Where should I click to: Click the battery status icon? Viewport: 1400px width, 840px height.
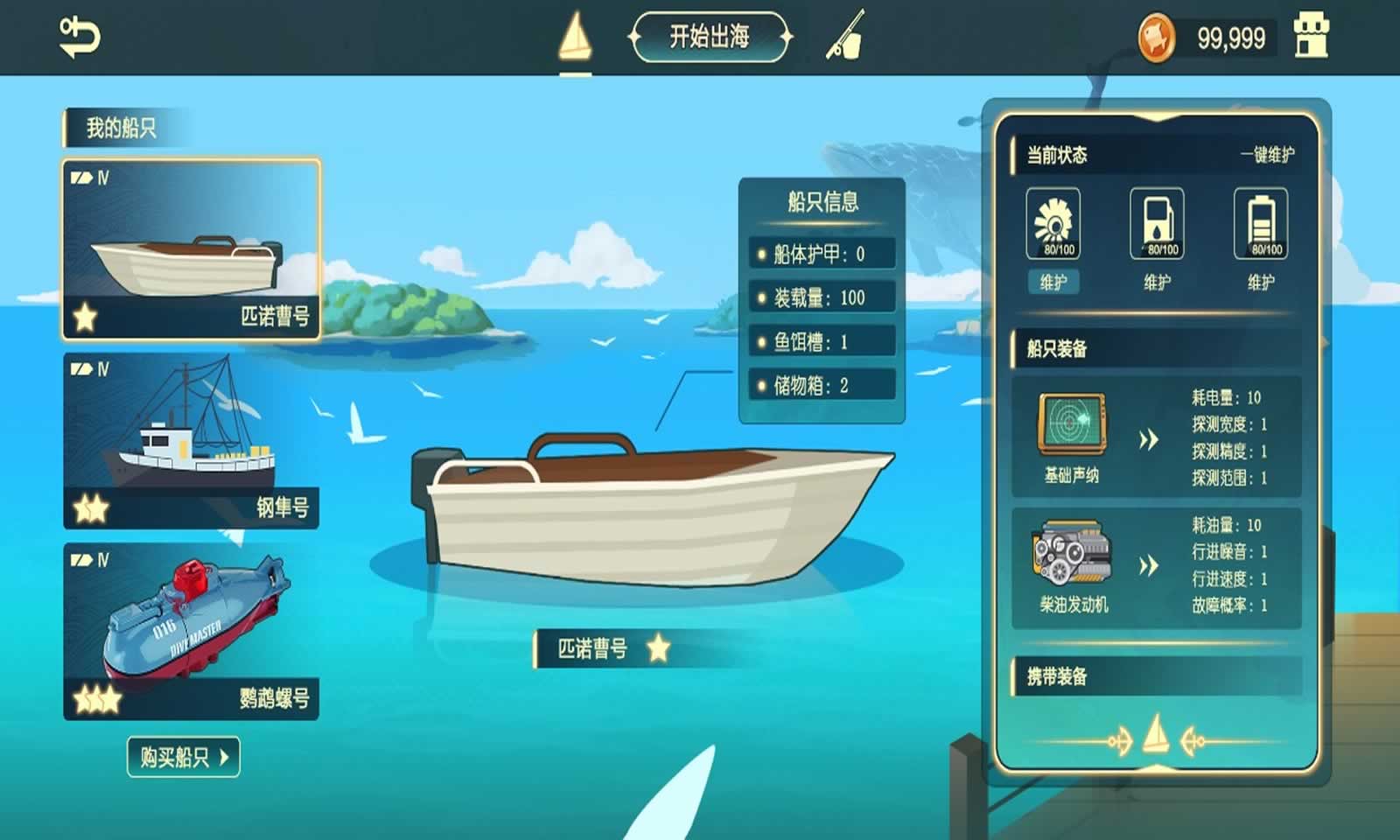click(1260, 221)
